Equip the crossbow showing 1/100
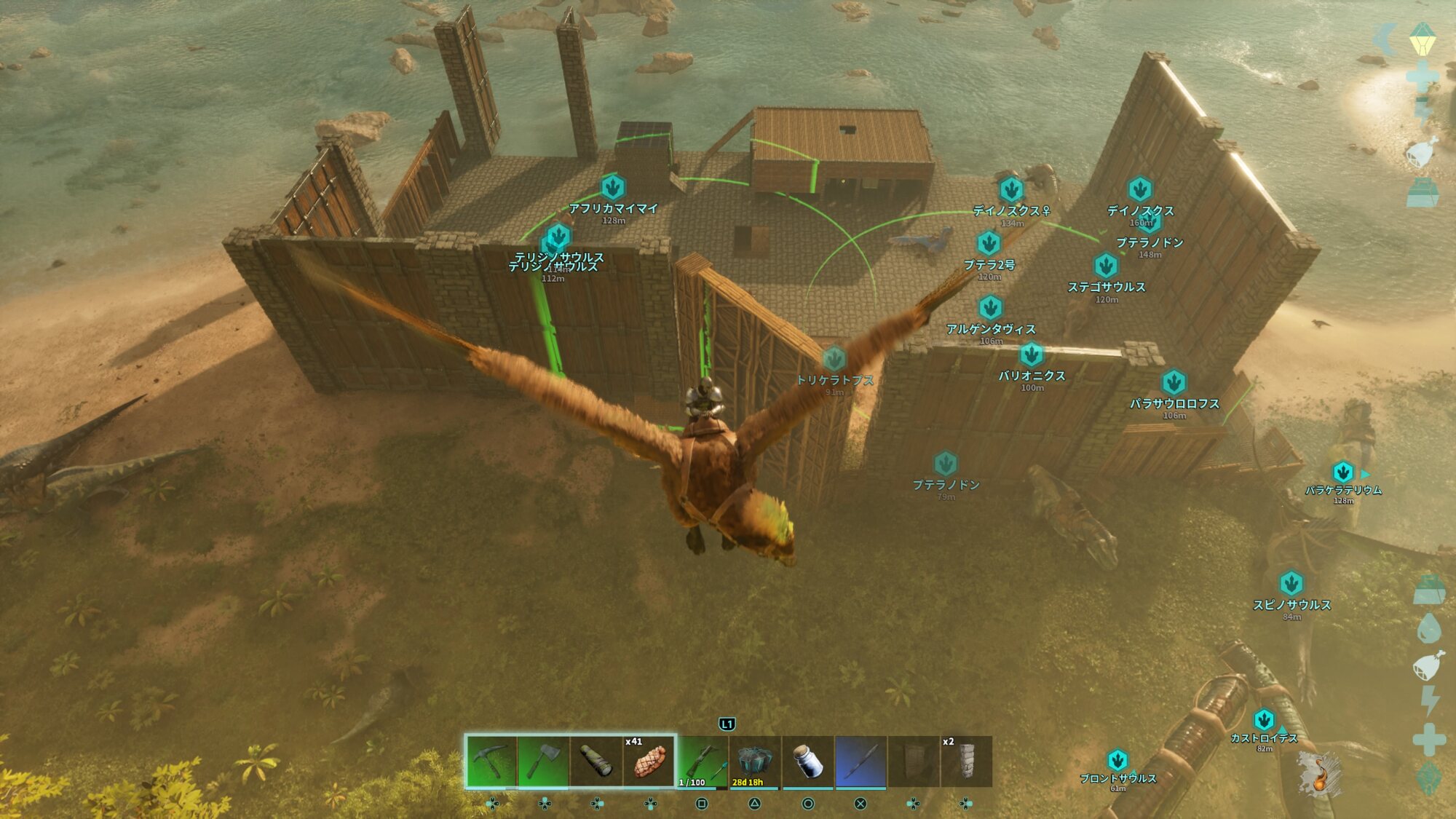This screenshot has width=1456, height=819. click(x=702, y=761)
